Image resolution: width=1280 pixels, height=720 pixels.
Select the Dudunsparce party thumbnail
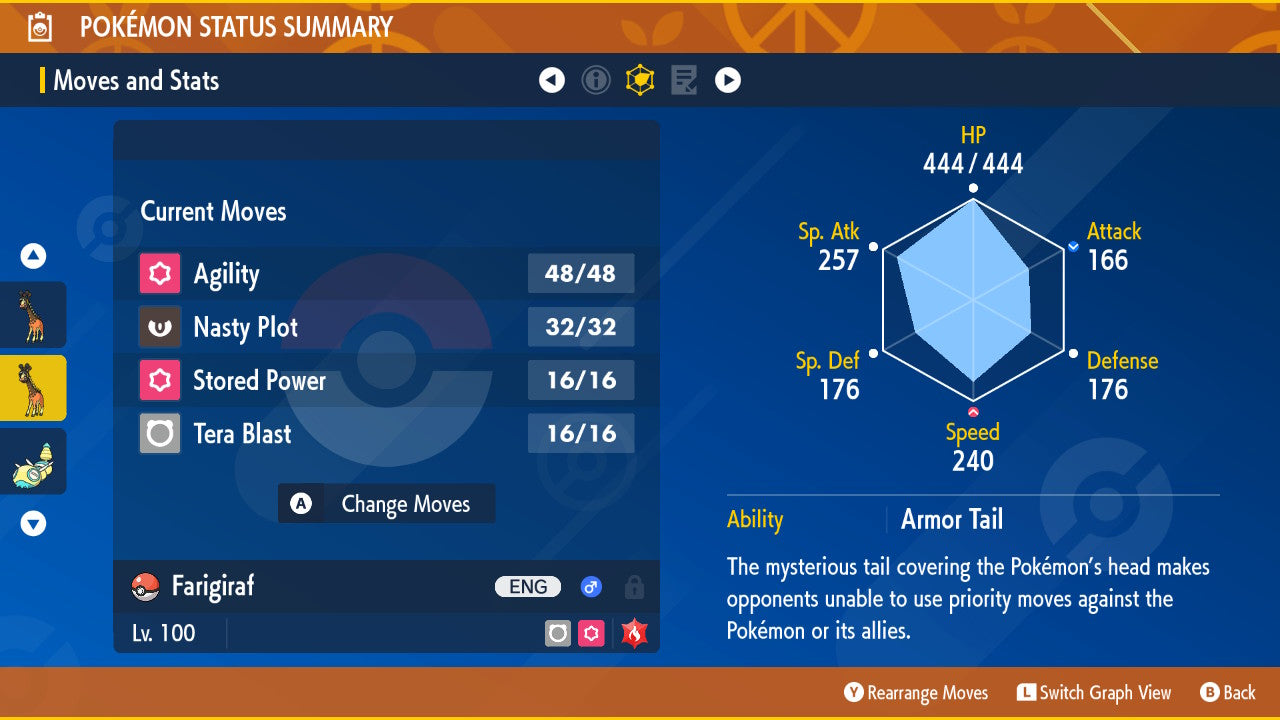point(33,461)
